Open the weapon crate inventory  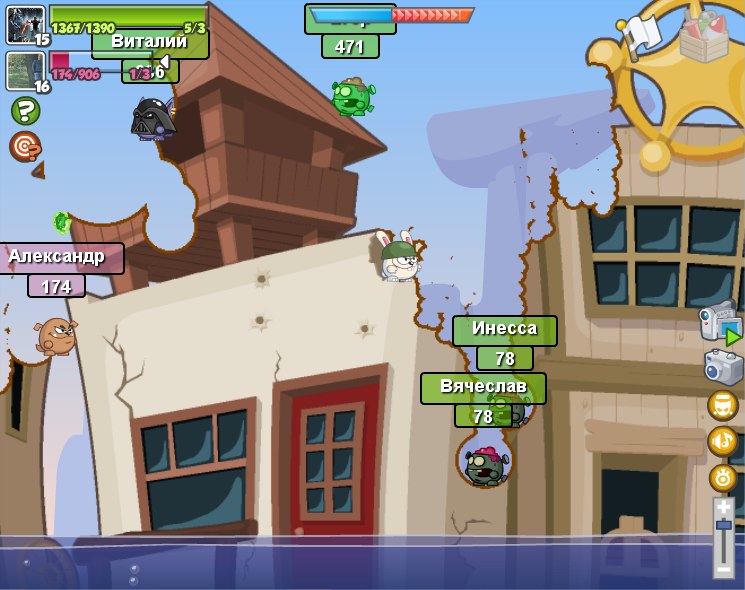point(703,36)
